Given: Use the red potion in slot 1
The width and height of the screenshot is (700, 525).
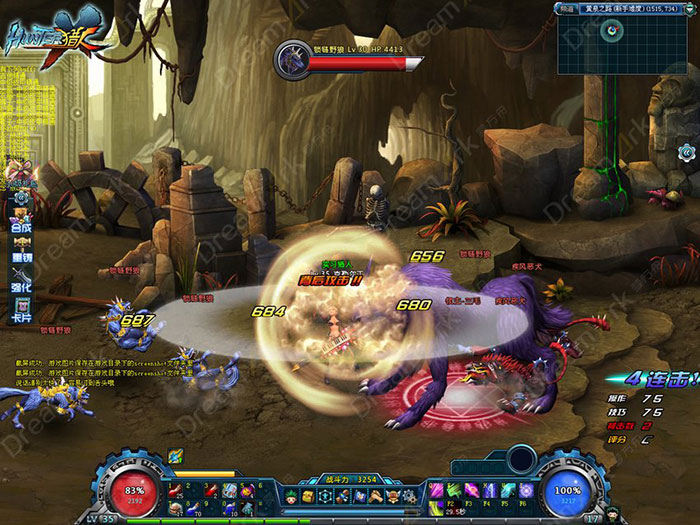Looking at the screenshot, I should (x=175, y=489).
